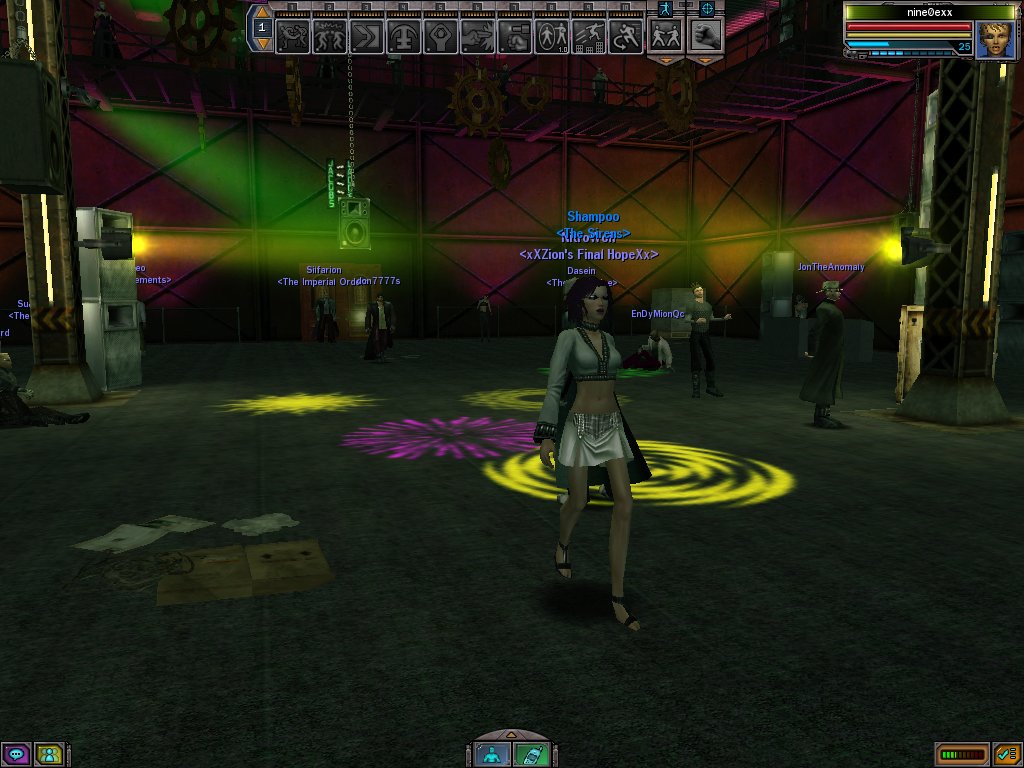Use the rooftop leap ability icon
This screenshot has width=1024, height=768.
click(588, 36)
